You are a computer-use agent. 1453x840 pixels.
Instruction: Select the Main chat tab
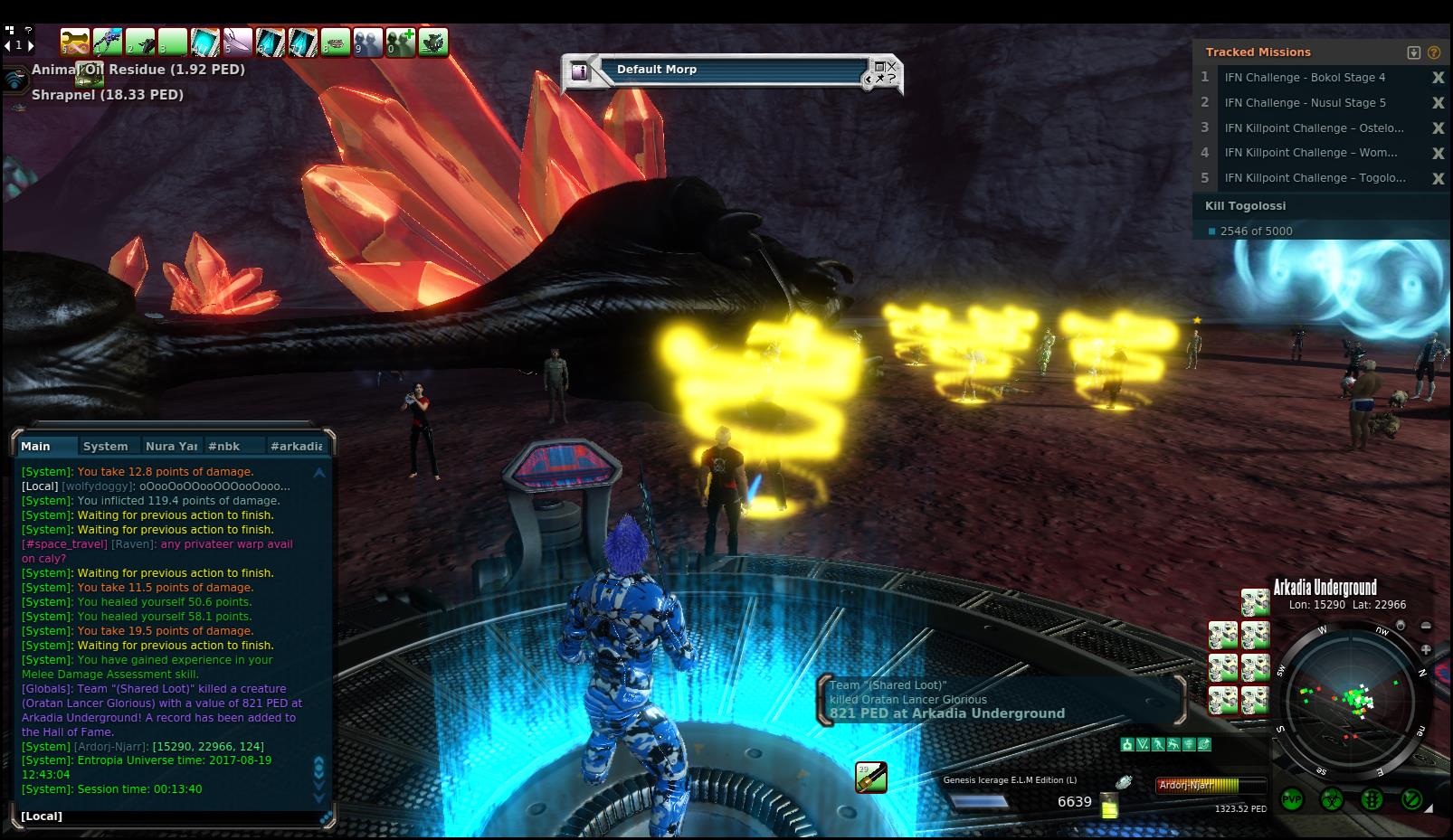click(36, 446)
